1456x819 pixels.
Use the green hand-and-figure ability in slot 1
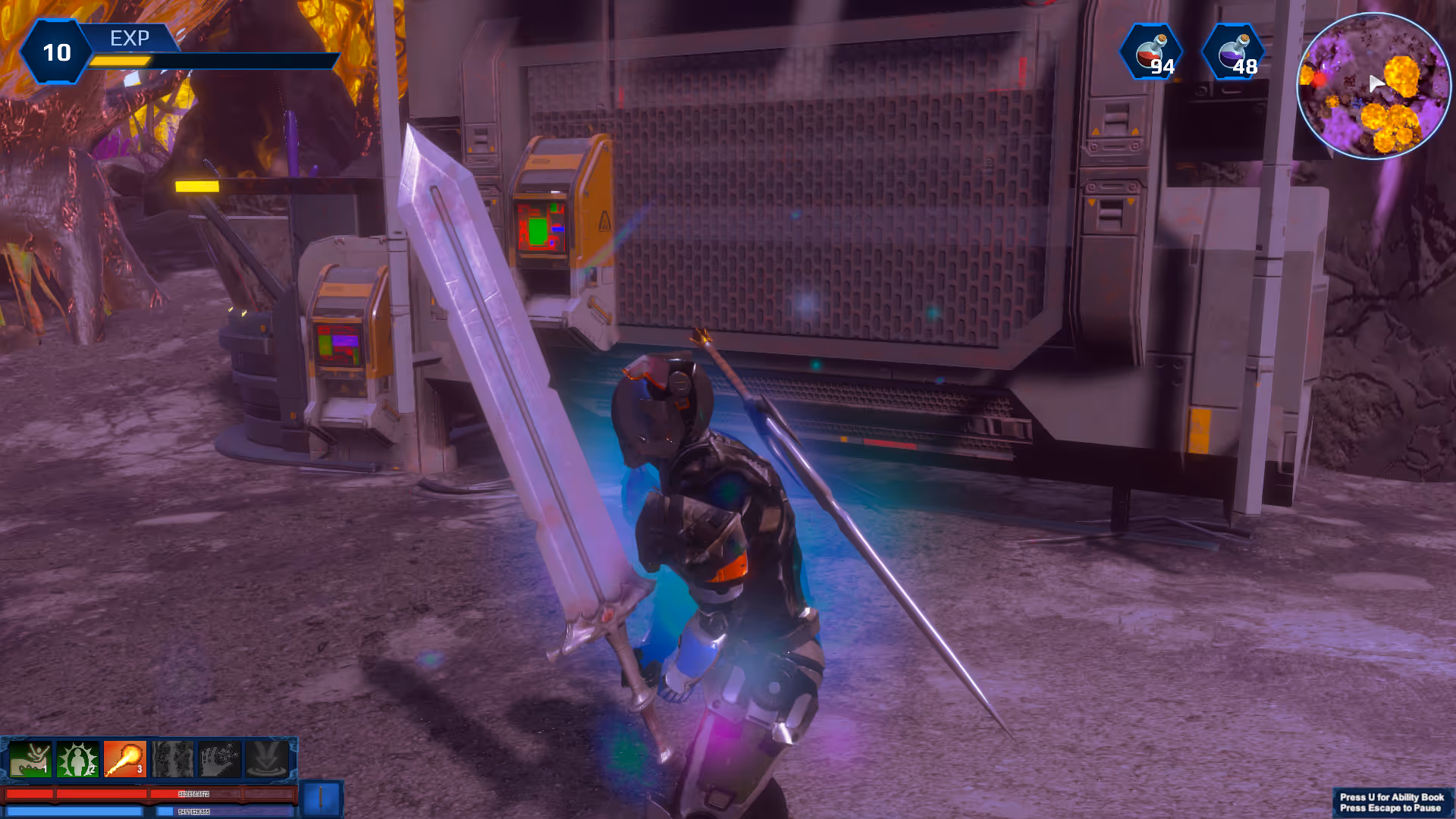[30, 759]
